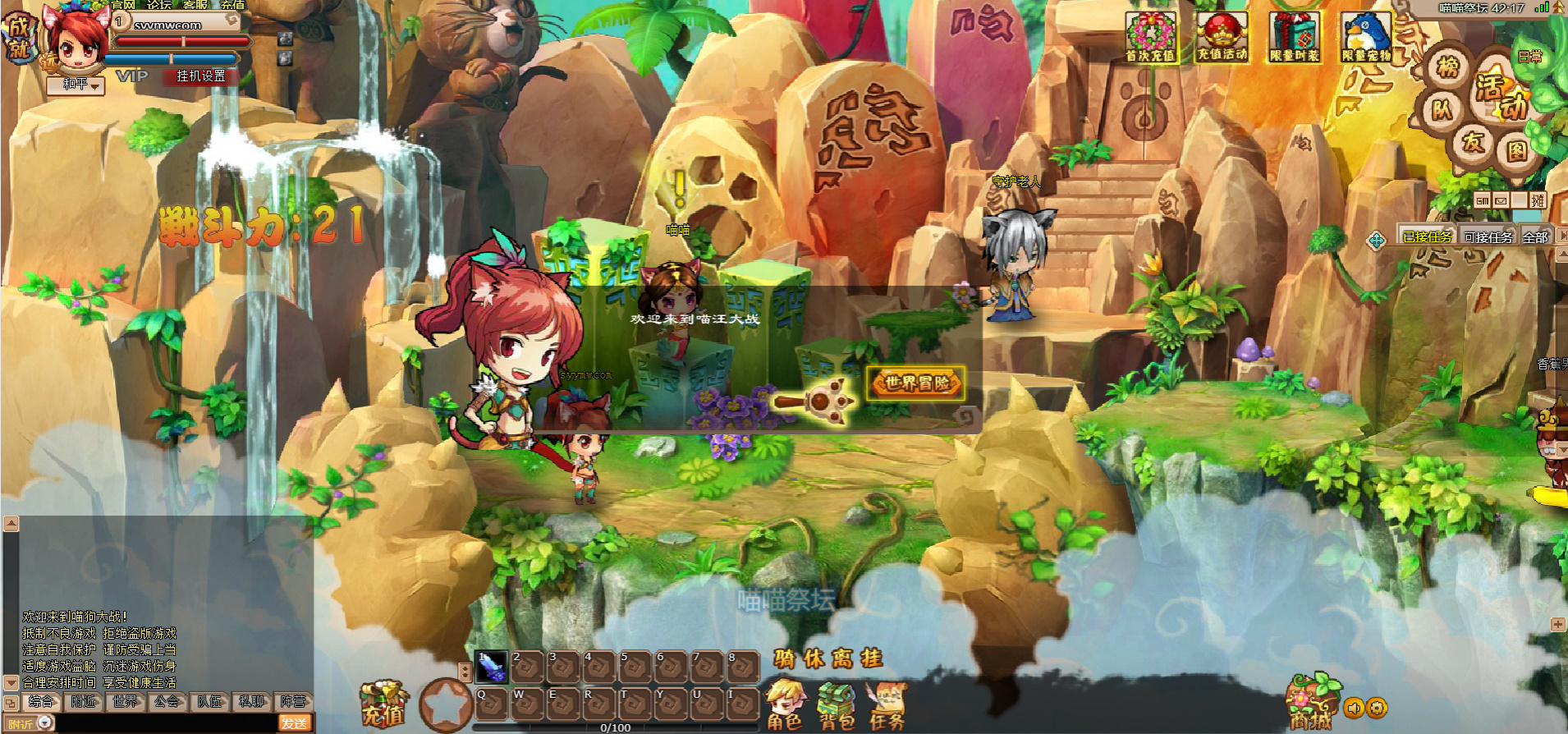Image resolution: width=1568 pixels, height=734 pixels.
Task: Open the 榜 ranking round button
Action: tap(1448, 67)
